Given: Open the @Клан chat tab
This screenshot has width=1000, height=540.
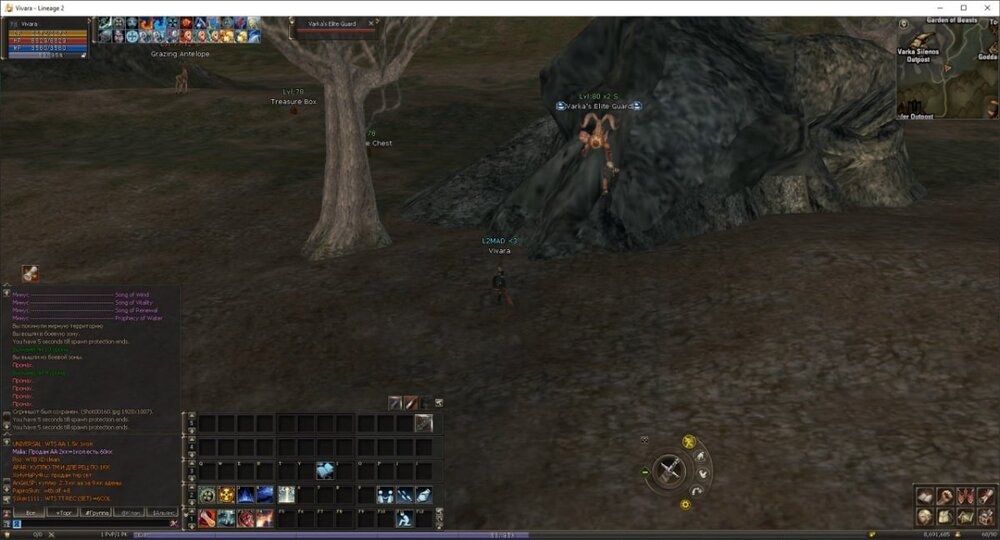Looking at the screenshot, I should point(128,512).
